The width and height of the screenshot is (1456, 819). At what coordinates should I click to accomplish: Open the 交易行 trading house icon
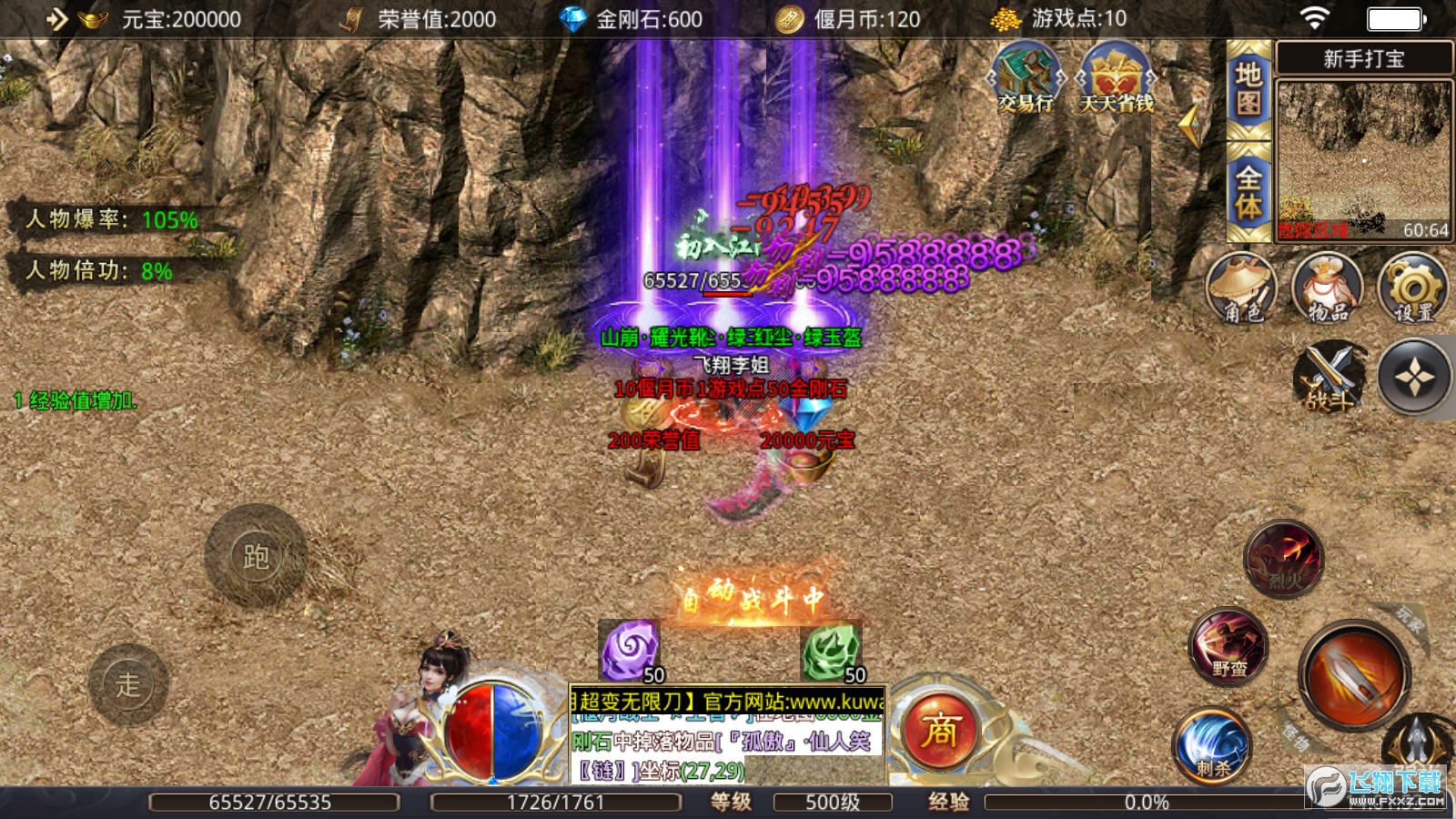click(x=1026, y=78)
